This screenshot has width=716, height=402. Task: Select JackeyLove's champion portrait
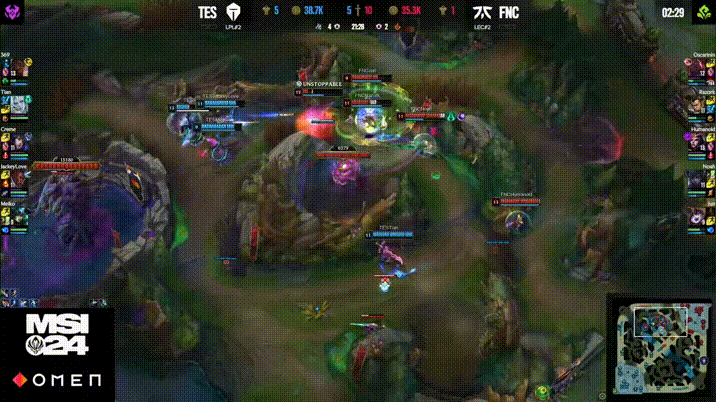coord(18,177)
